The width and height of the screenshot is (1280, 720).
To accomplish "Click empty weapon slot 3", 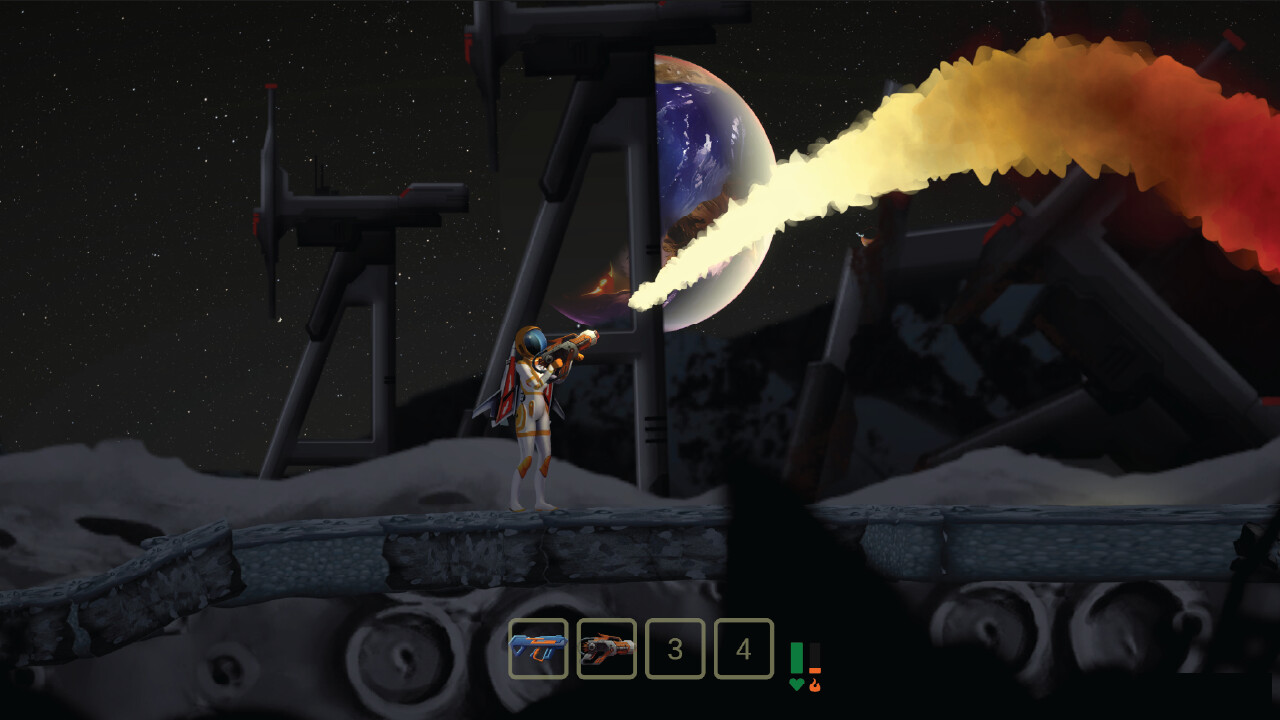I will [674, 650].
